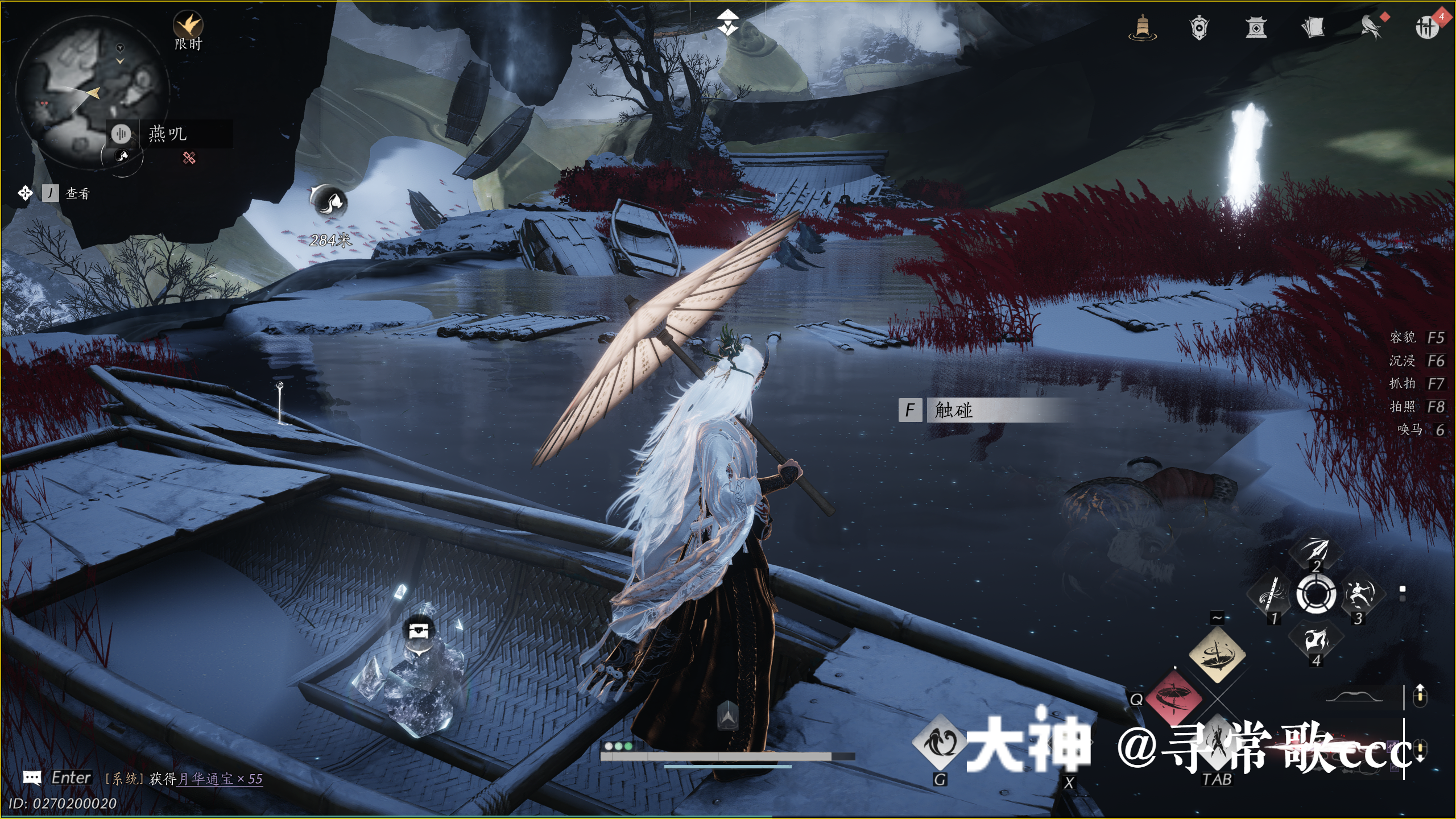This screenshot has height=819, width=1456.
Task: Click the golden bell icon in top bar
Action: 1142,27
